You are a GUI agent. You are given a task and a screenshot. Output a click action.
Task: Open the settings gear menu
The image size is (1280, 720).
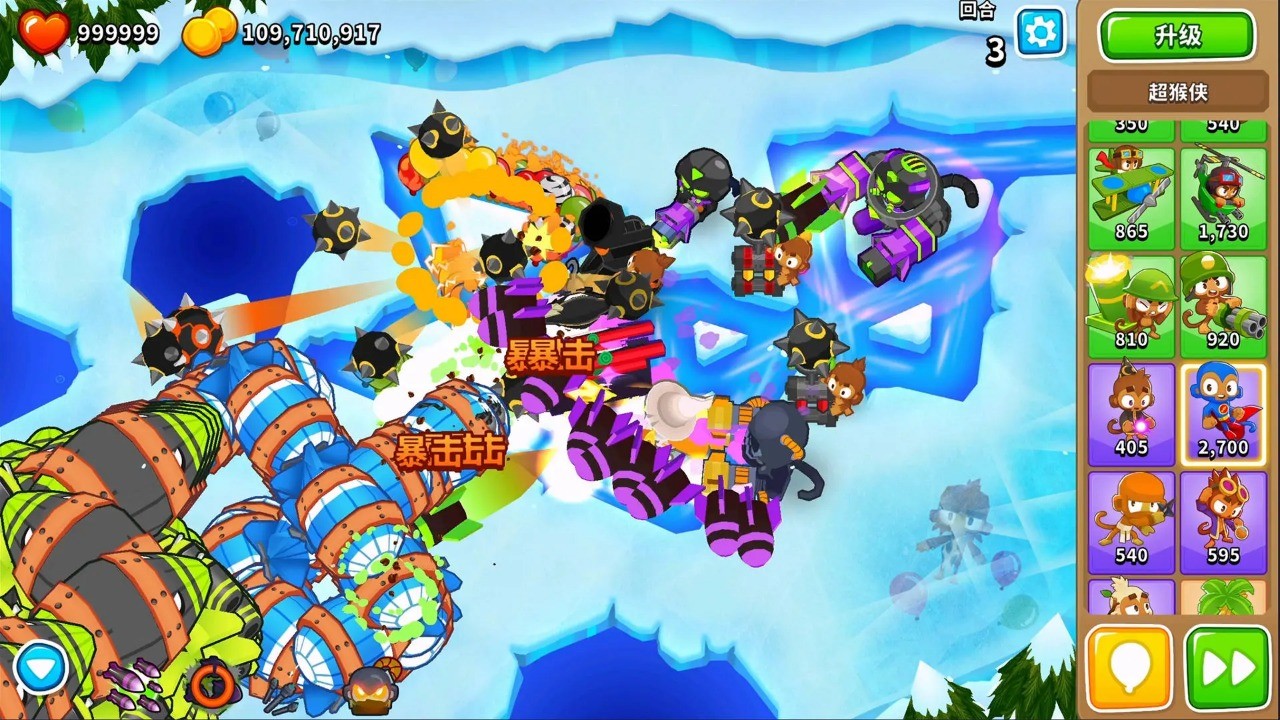[1038, 32]
